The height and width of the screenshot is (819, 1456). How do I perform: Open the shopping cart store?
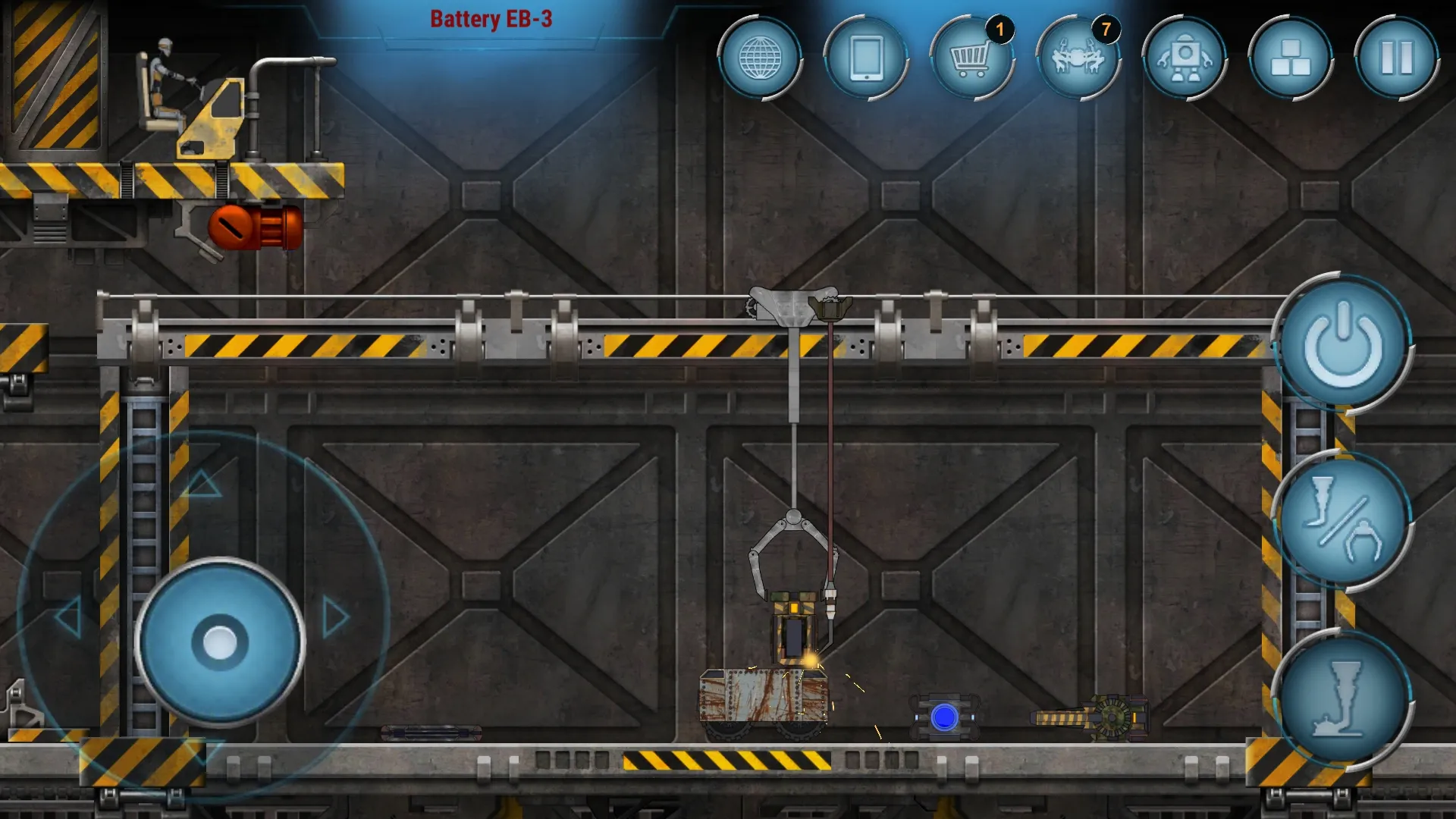[x=971, y=58]
